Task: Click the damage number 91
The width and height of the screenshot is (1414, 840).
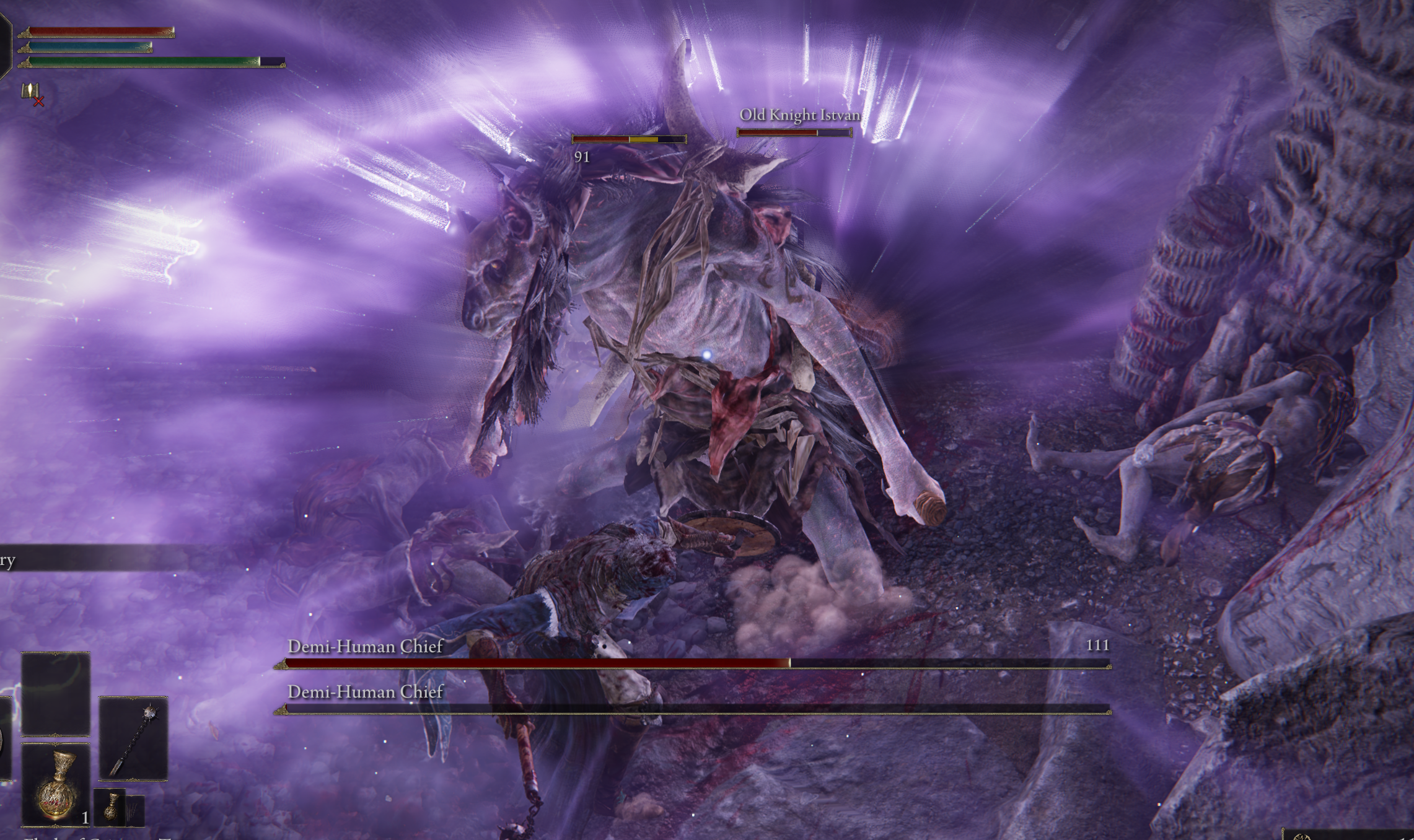Action: click(x=581, y=158)
